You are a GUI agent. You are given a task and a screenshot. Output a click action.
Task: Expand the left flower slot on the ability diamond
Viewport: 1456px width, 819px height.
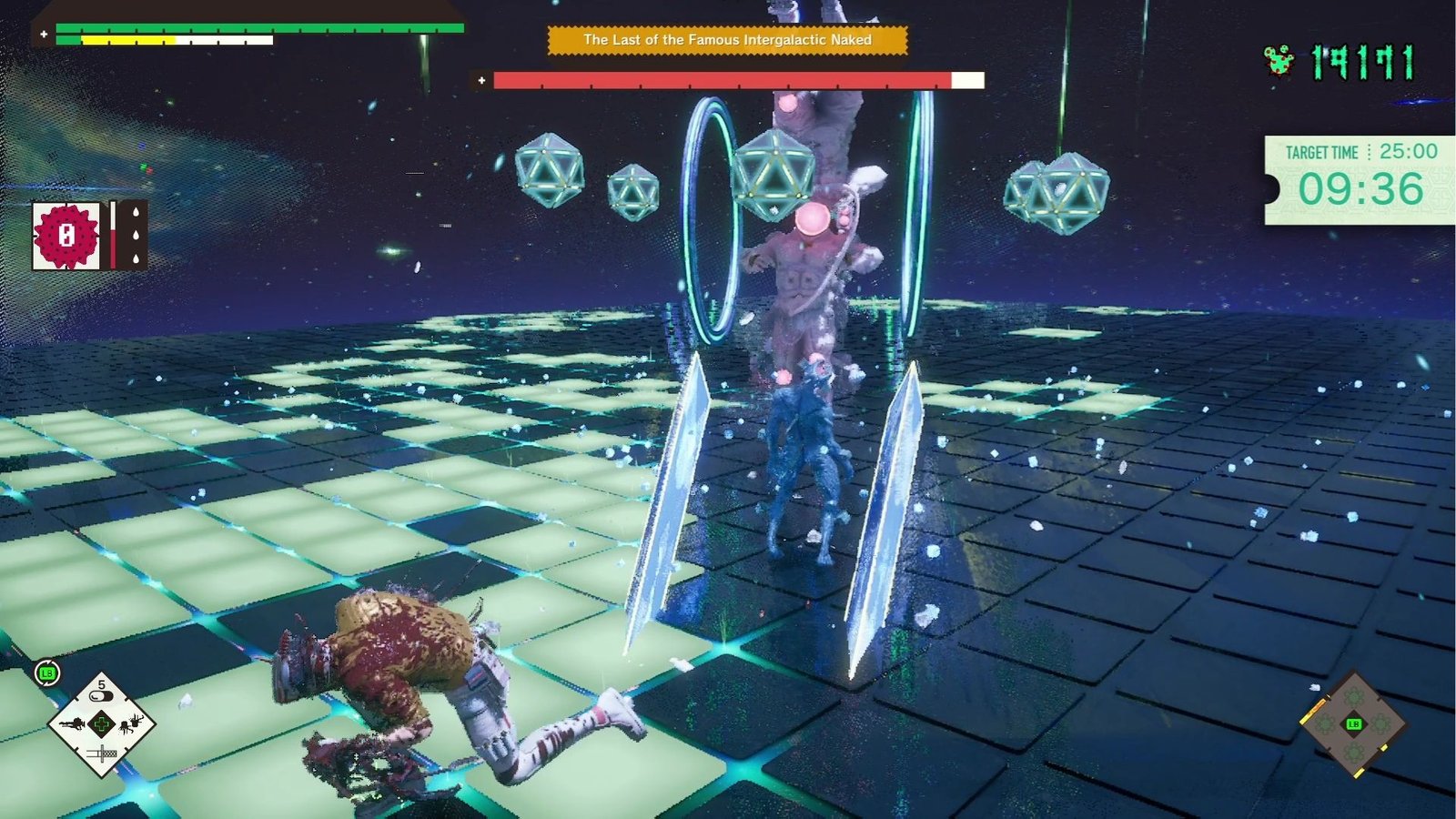(1326, 723)
